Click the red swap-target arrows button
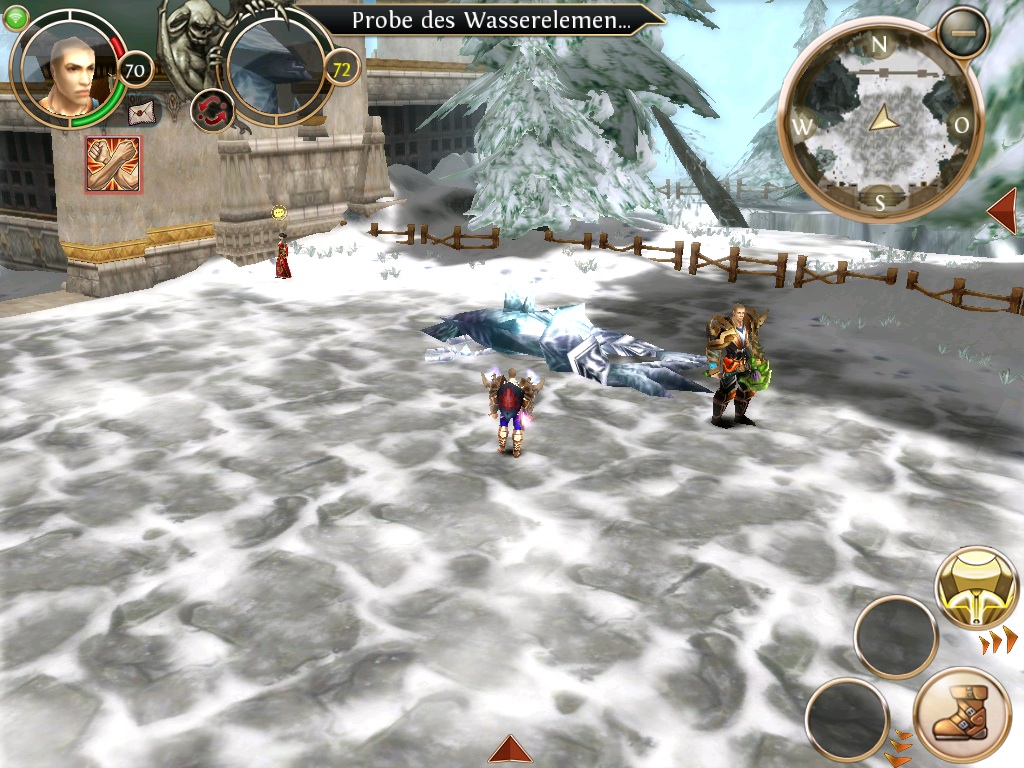The width and height of the screenshot is (1024, 768). 212,109
